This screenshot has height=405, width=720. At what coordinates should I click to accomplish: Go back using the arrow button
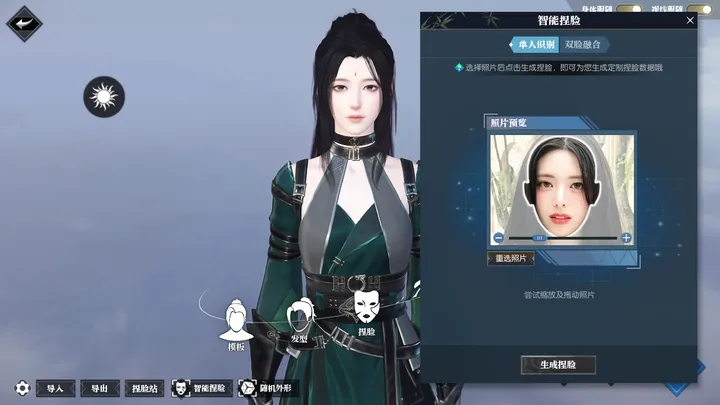[x=23, y=24]
